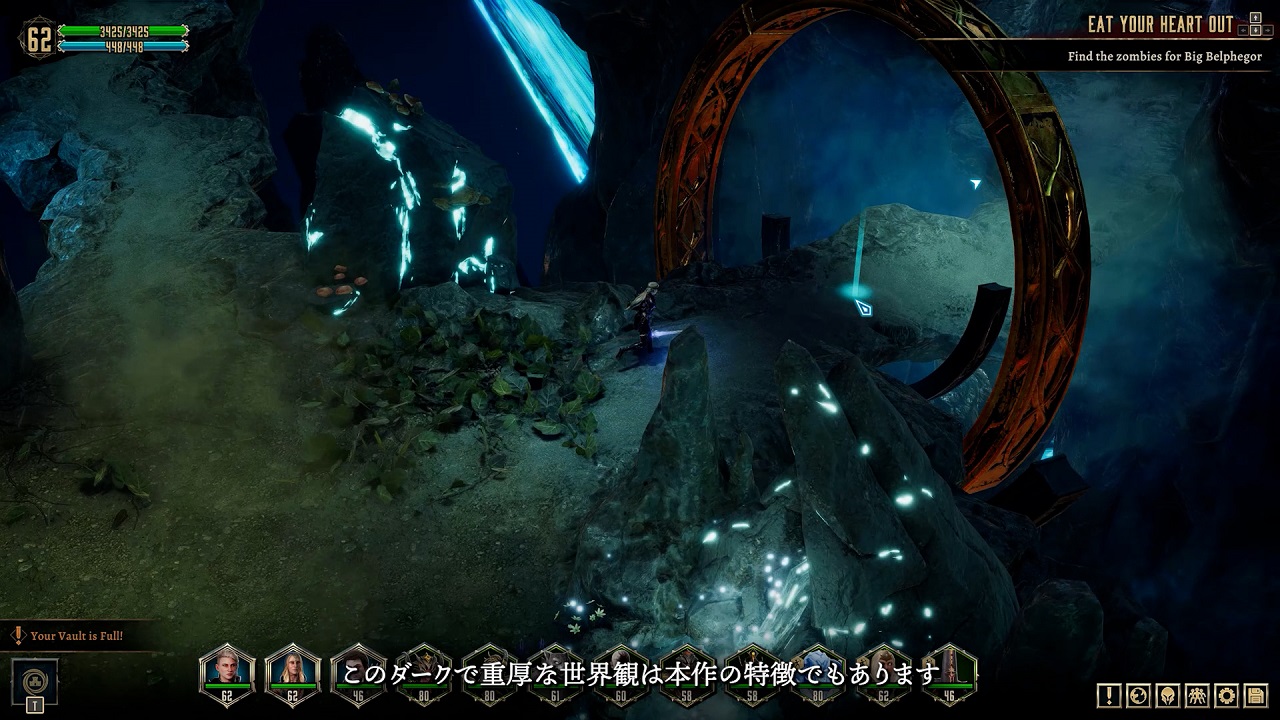Open the gear settings menu
Screen dimensions: 1280x720
(x=1226, y=695)
